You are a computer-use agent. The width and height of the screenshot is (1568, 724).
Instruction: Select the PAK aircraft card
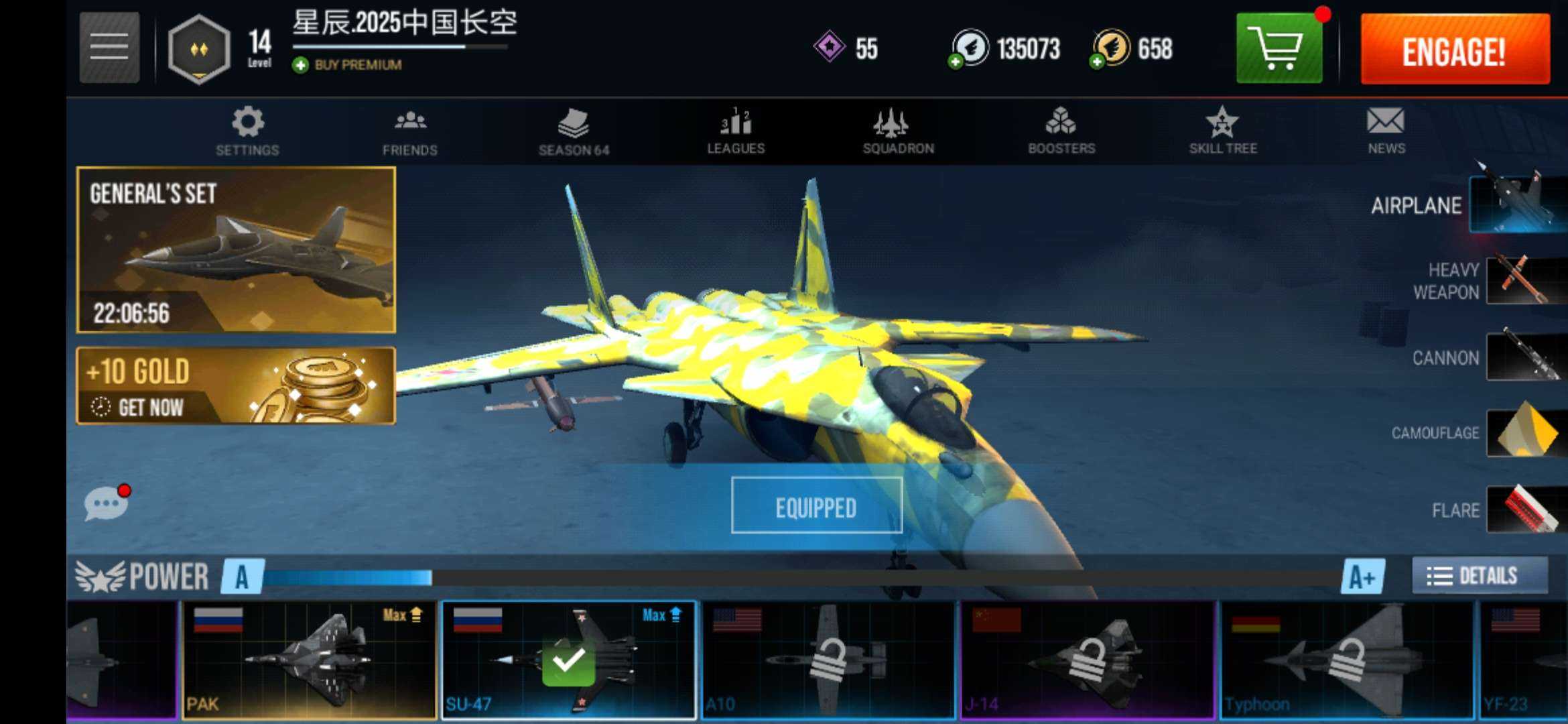[308, 660]
